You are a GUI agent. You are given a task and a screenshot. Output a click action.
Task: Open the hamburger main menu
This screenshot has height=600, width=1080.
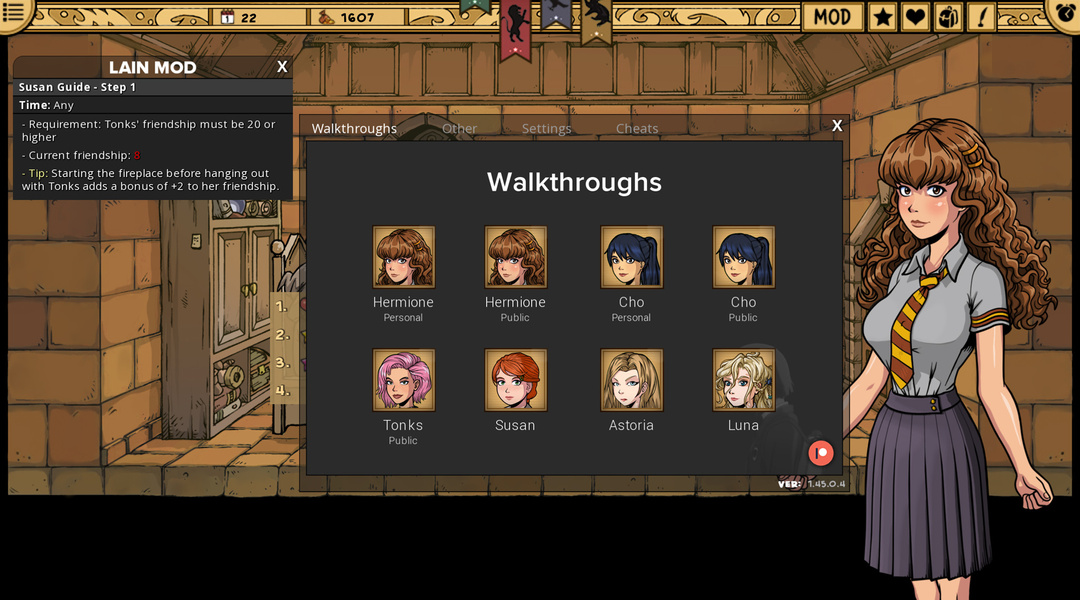click(15, 13)
